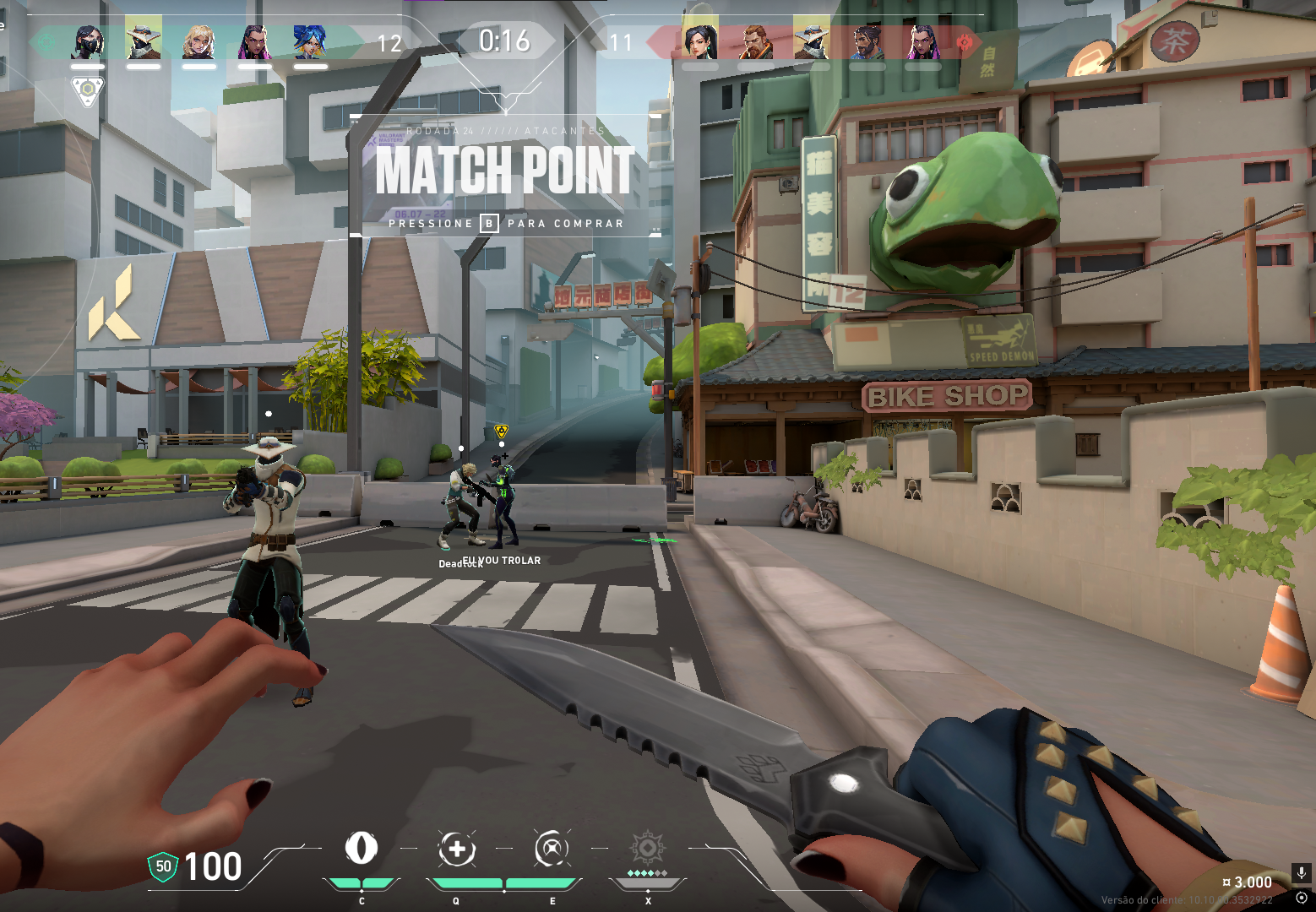Choose the enemy Cypher portrait on red team

click(x=812, y=41)
